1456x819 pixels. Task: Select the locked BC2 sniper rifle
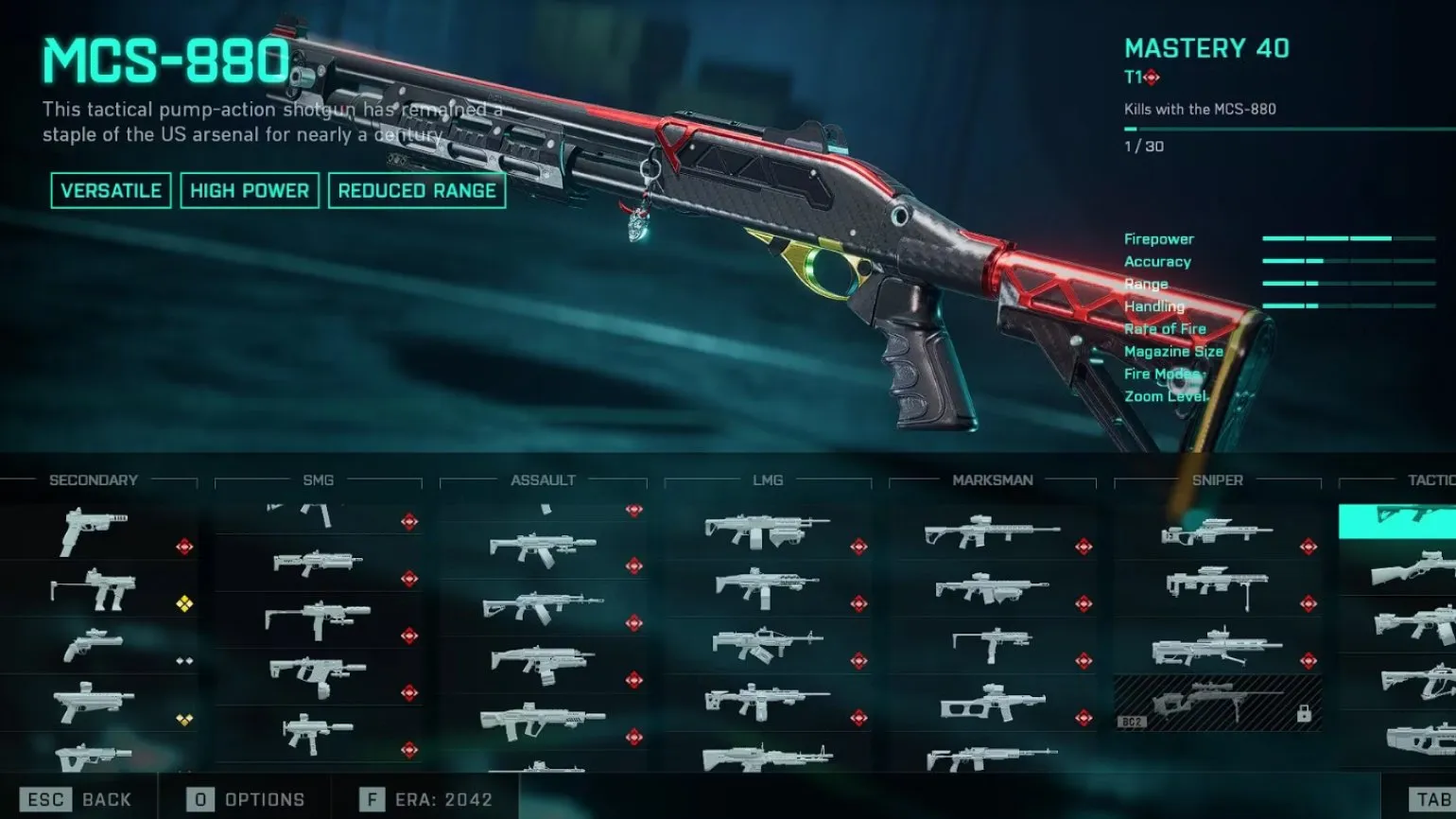tap(1218, 702)
